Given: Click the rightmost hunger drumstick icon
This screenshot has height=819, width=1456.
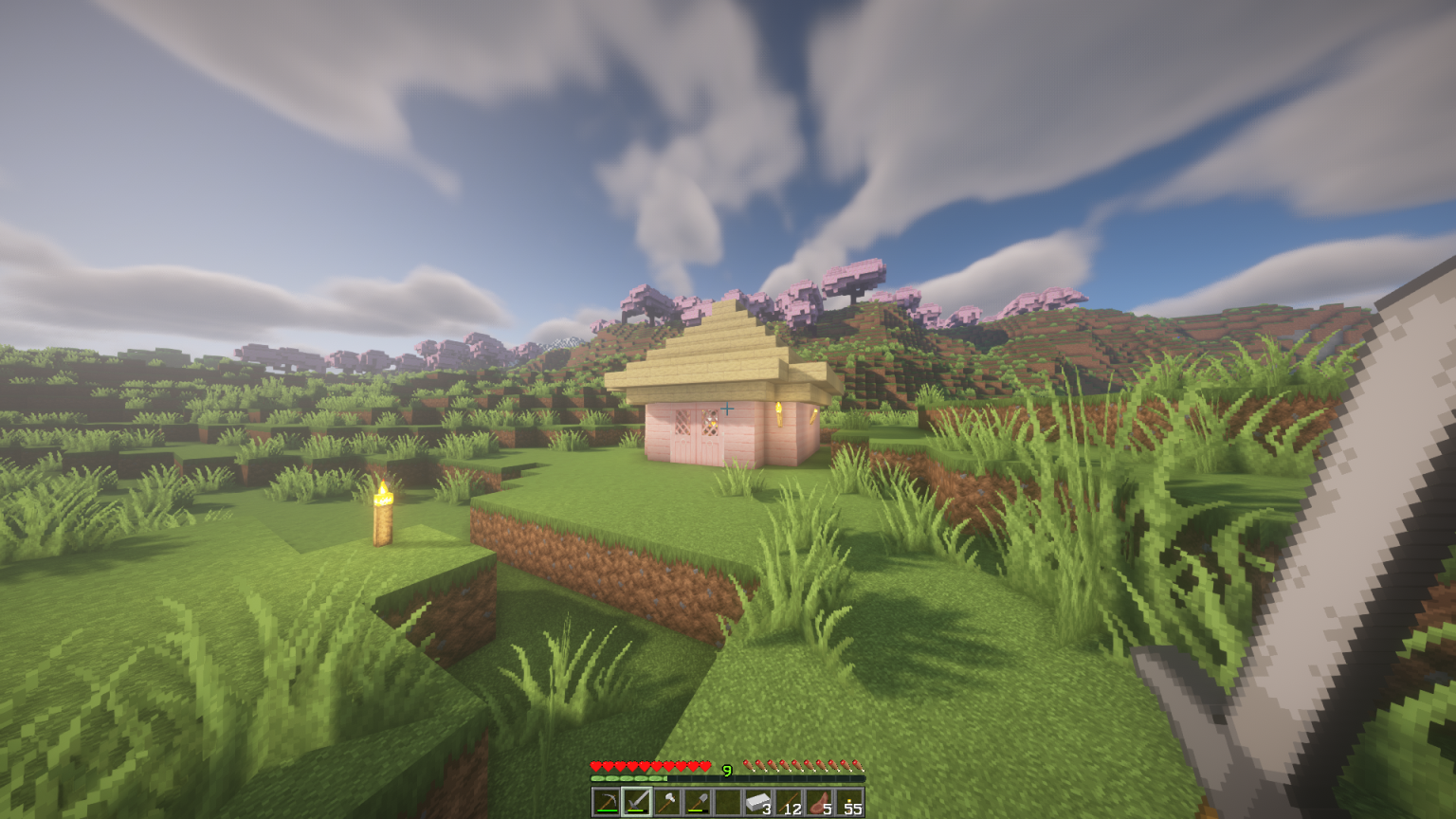Looking at the screenshot, I should tap(859, 764).
